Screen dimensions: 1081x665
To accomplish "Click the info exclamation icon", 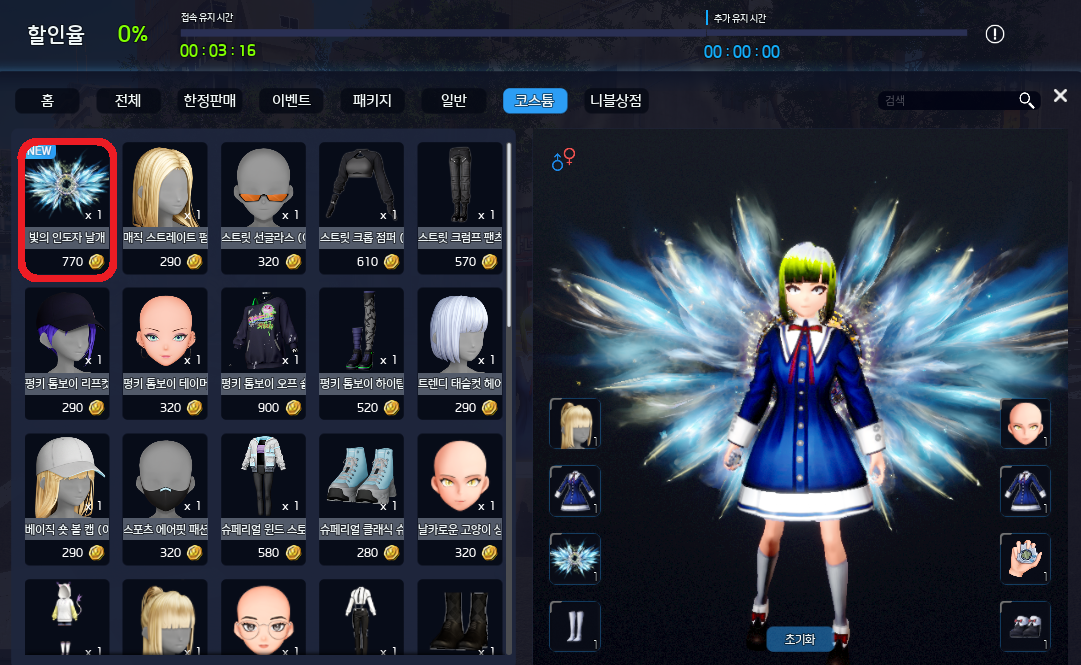I will click(x=994, y=35).
